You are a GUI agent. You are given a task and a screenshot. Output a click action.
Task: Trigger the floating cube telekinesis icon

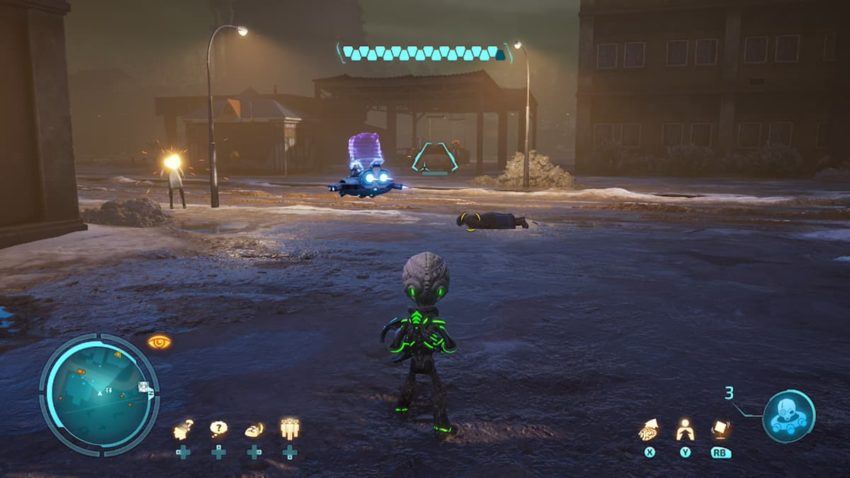[720, 430]
